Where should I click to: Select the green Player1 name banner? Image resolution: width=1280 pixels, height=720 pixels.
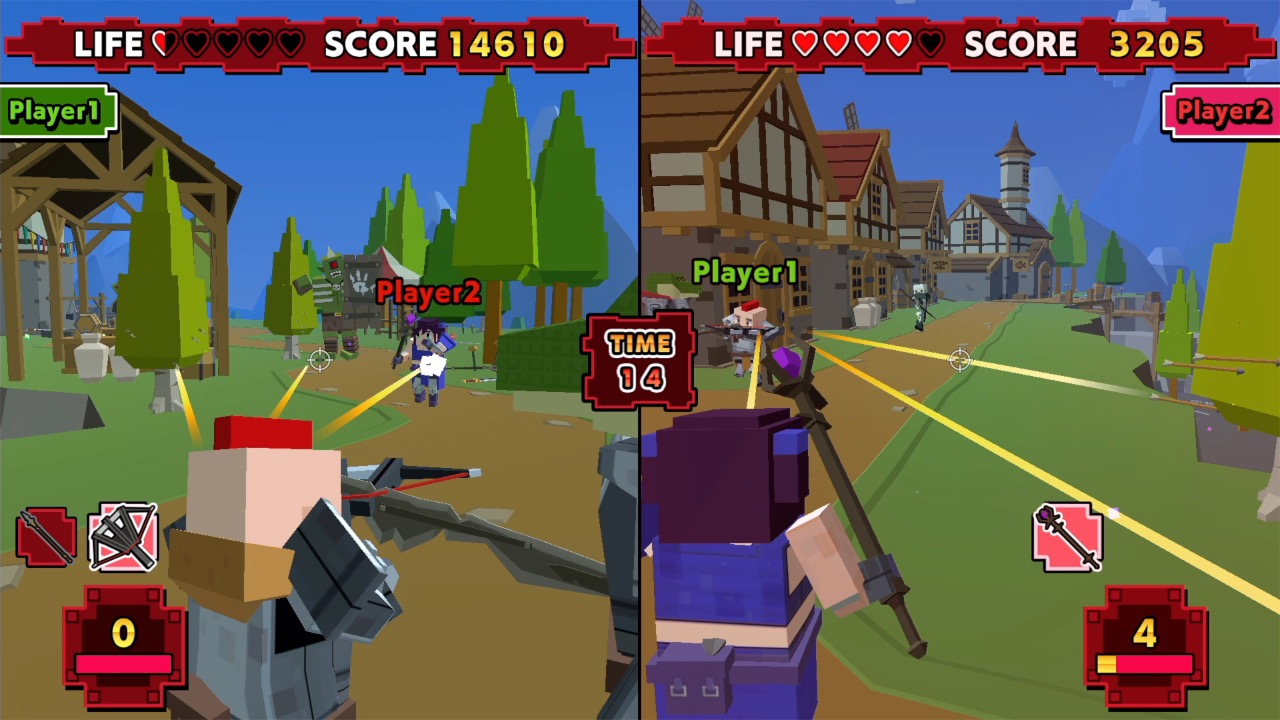pos(55,110)
